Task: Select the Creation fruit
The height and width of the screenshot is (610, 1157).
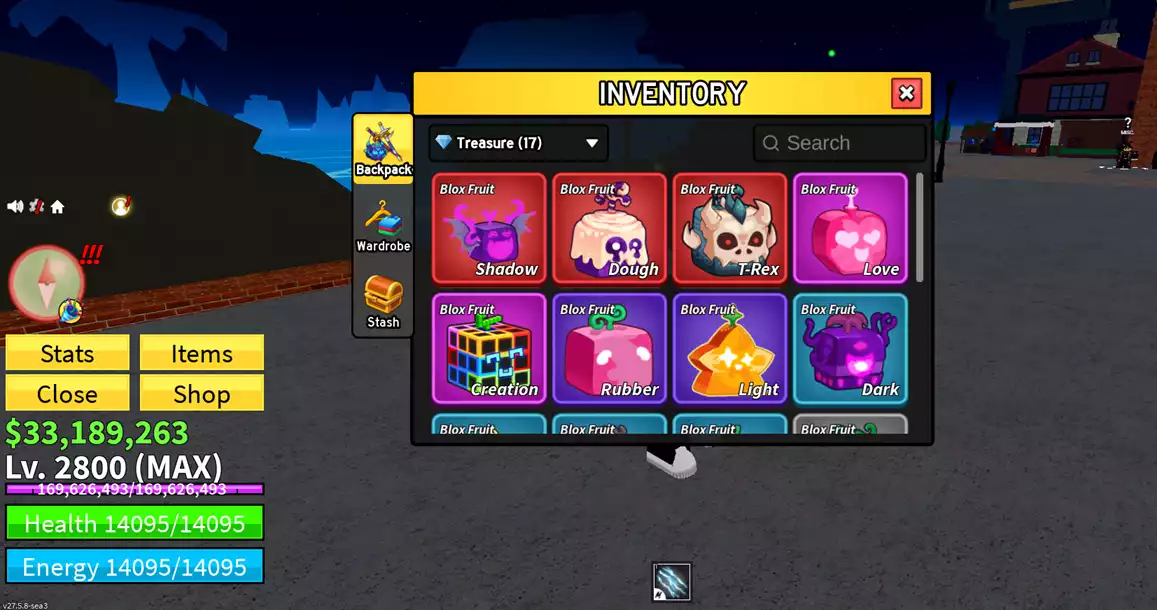Action: [x=489, y=348]
